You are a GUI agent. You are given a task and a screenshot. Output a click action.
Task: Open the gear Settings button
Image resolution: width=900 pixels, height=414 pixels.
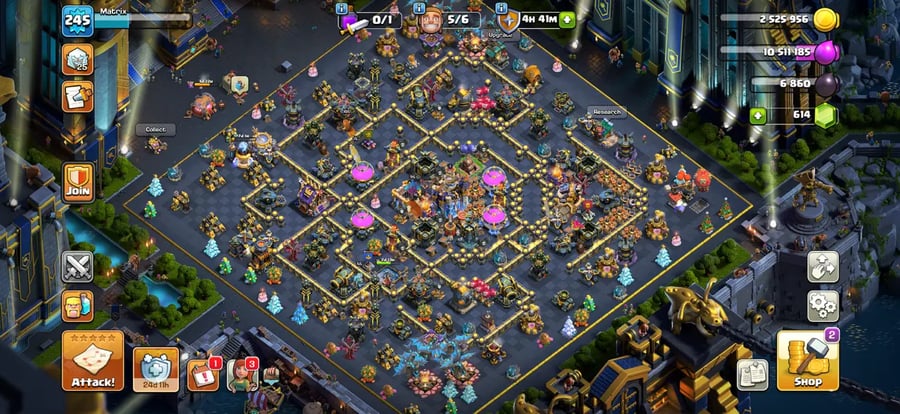click(x=823, y=305)
